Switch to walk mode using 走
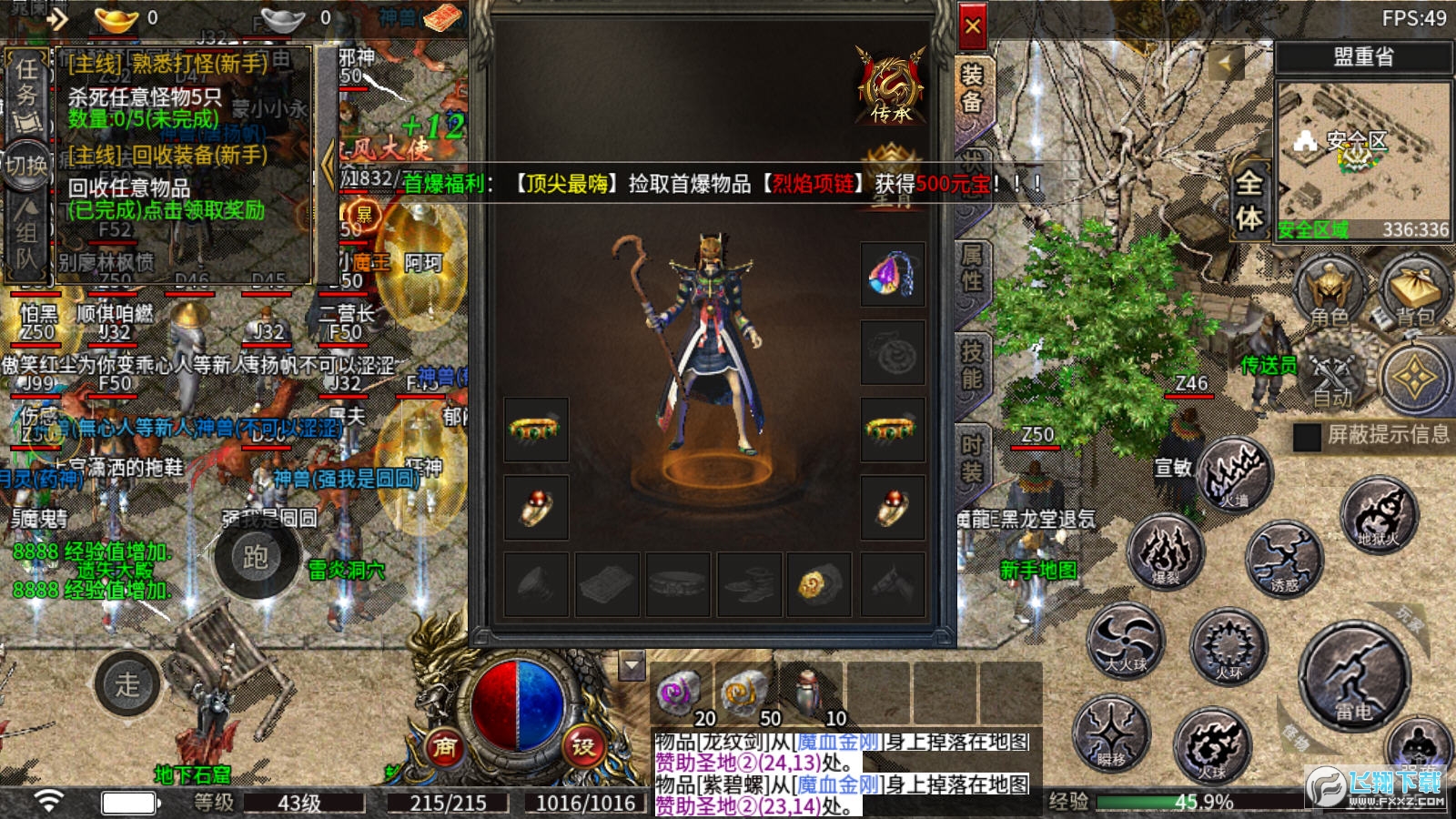This screenshot has width=1456, height=819. pyautogui.click(x=127, y=685)
